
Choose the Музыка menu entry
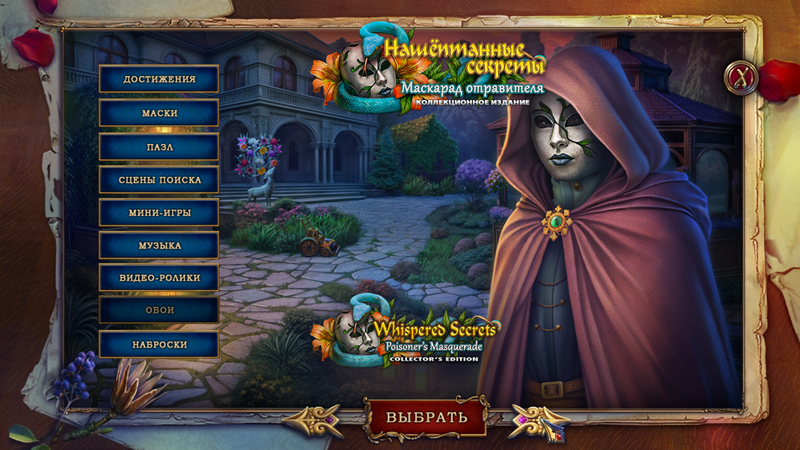(x=159, y=245)
